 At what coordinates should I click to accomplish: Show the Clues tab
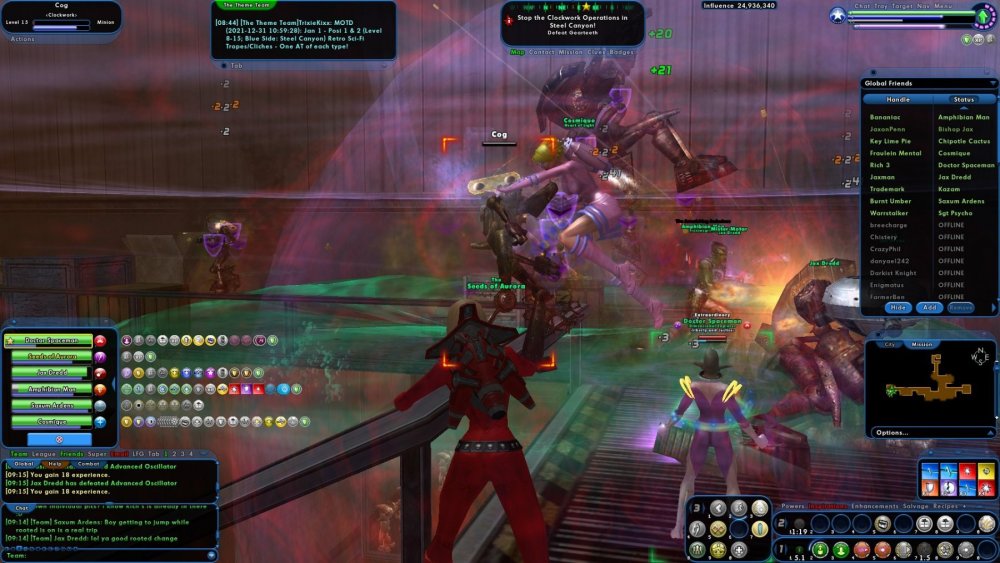pos(595,52)
